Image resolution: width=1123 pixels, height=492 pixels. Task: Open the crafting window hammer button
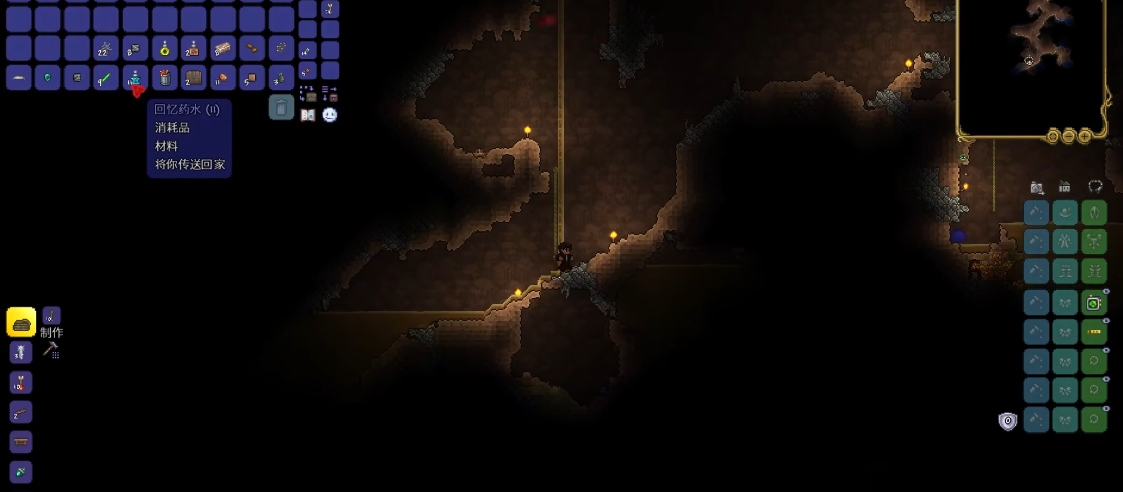[x=51, y=350]
